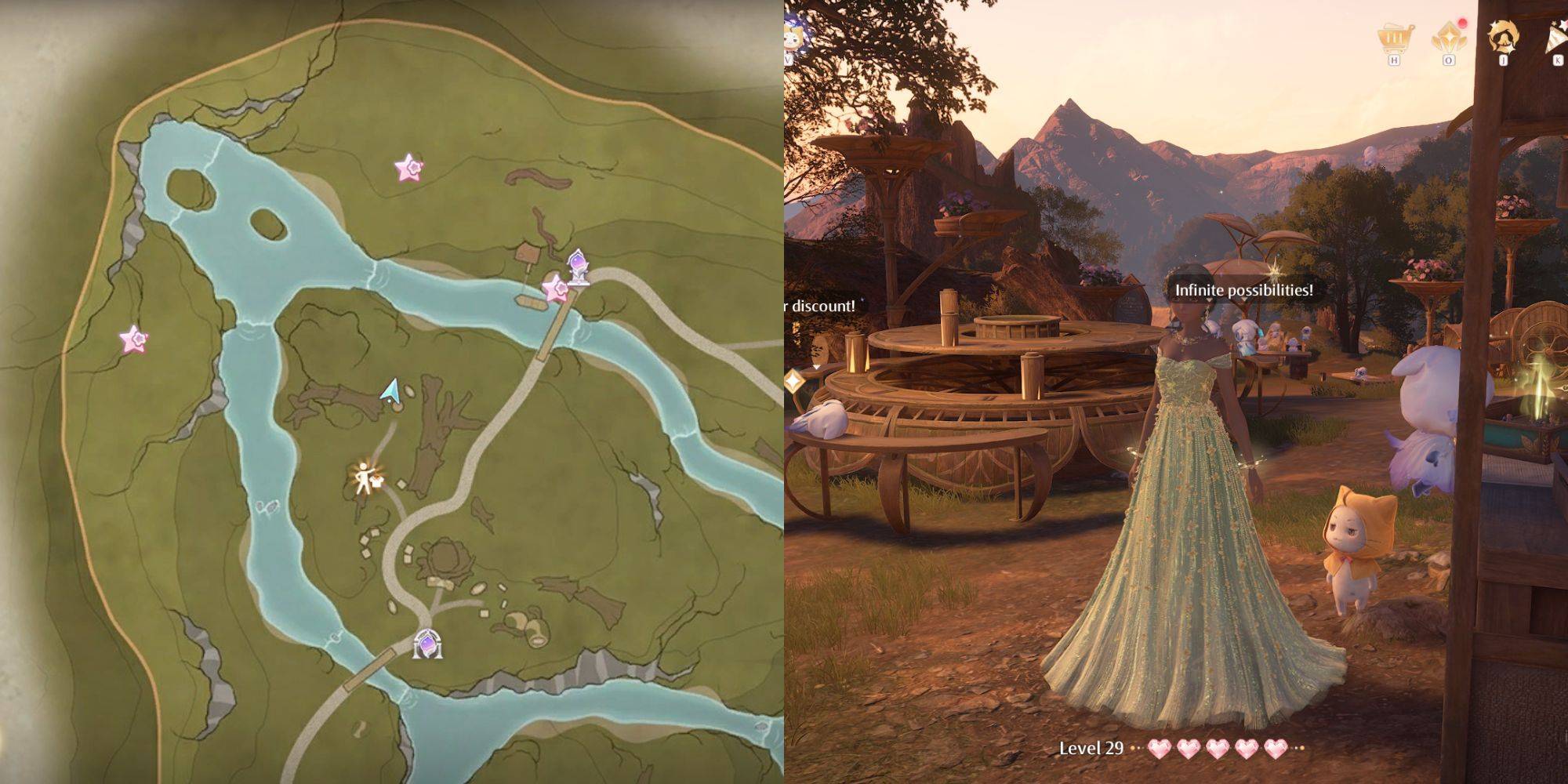Select the stylist marker with shirt on map
This screenshot has height=784, width=1568.
click(365, 477)
